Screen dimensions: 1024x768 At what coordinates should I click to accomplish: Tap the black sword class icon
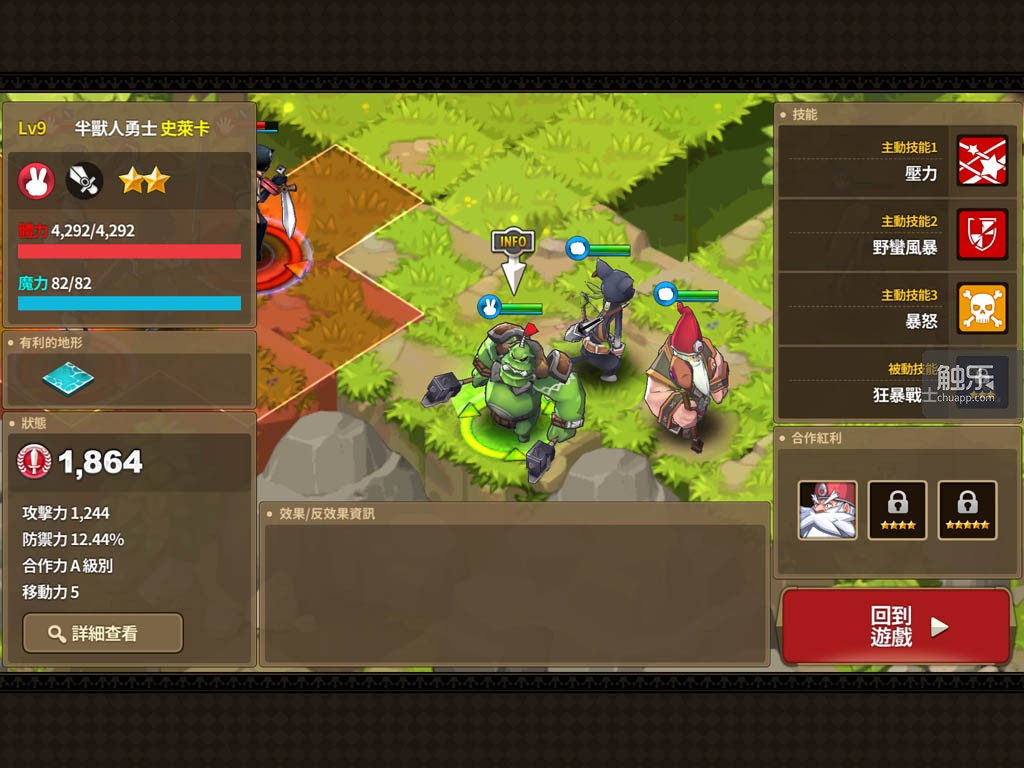click(x=85, y=180)
